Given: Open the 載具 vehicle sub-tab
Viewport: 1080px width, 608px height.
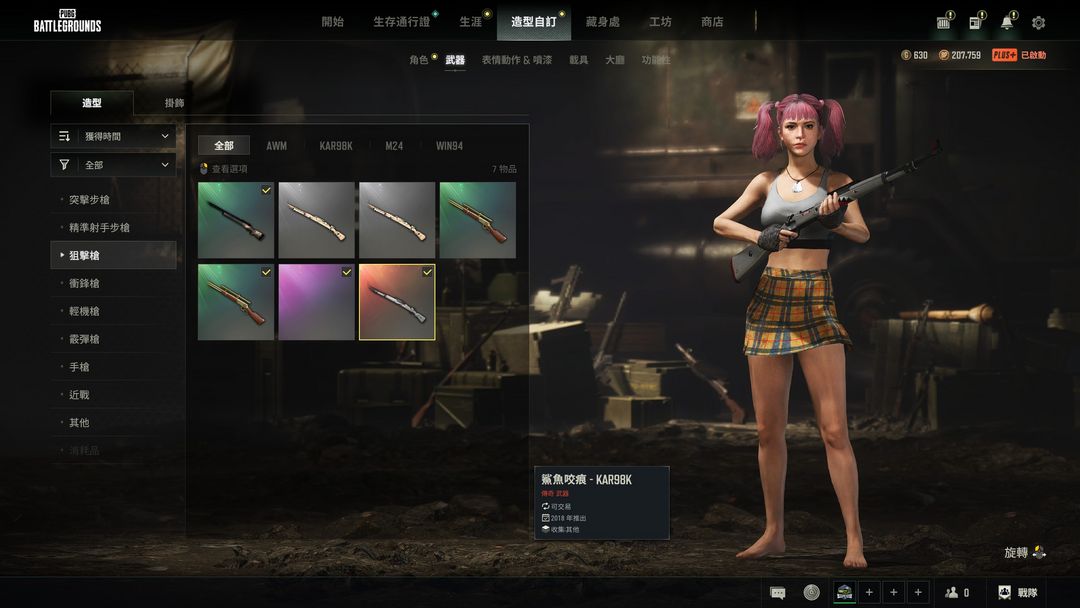Looking at the screenshot, I should [x=579, y=60].
